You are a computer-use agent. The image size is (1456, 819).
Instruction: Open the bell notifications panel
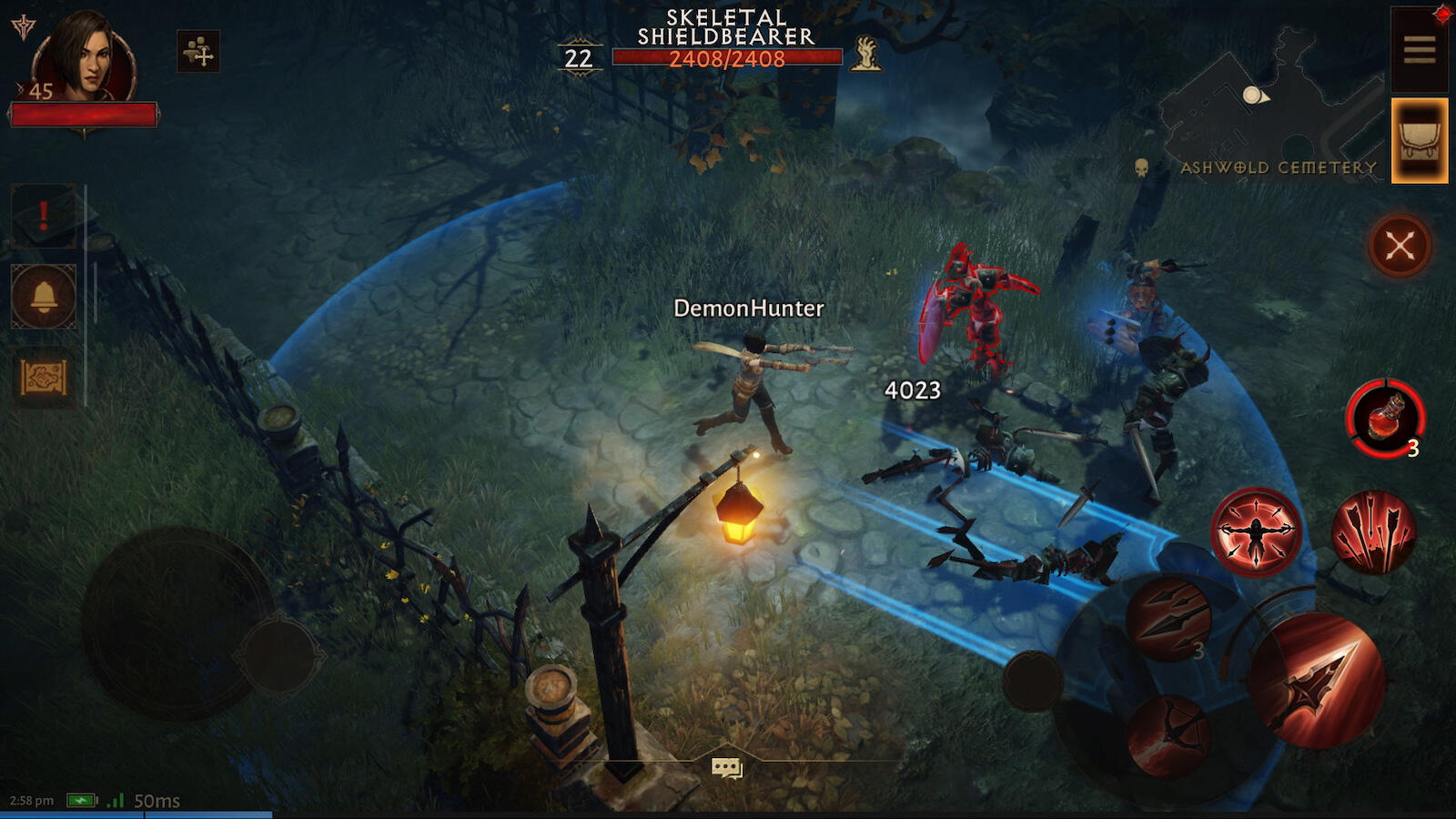coord(44,297)
